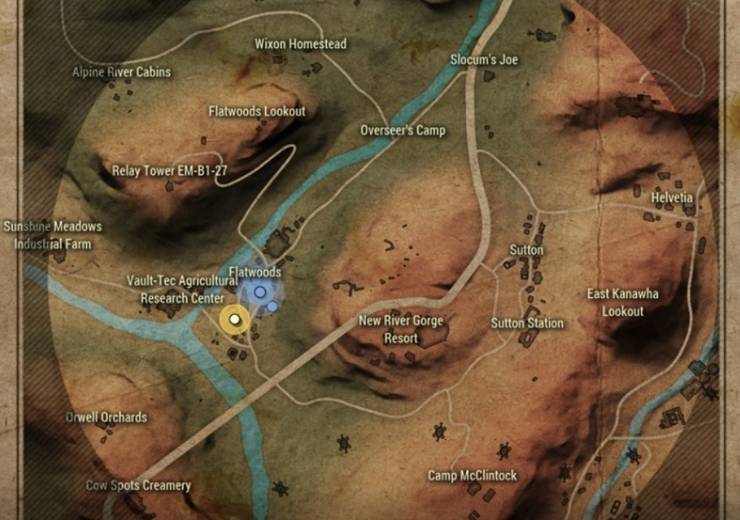740x520 pixels.
Task: Click the East Kanawha Lookout label
Action: 623,301
